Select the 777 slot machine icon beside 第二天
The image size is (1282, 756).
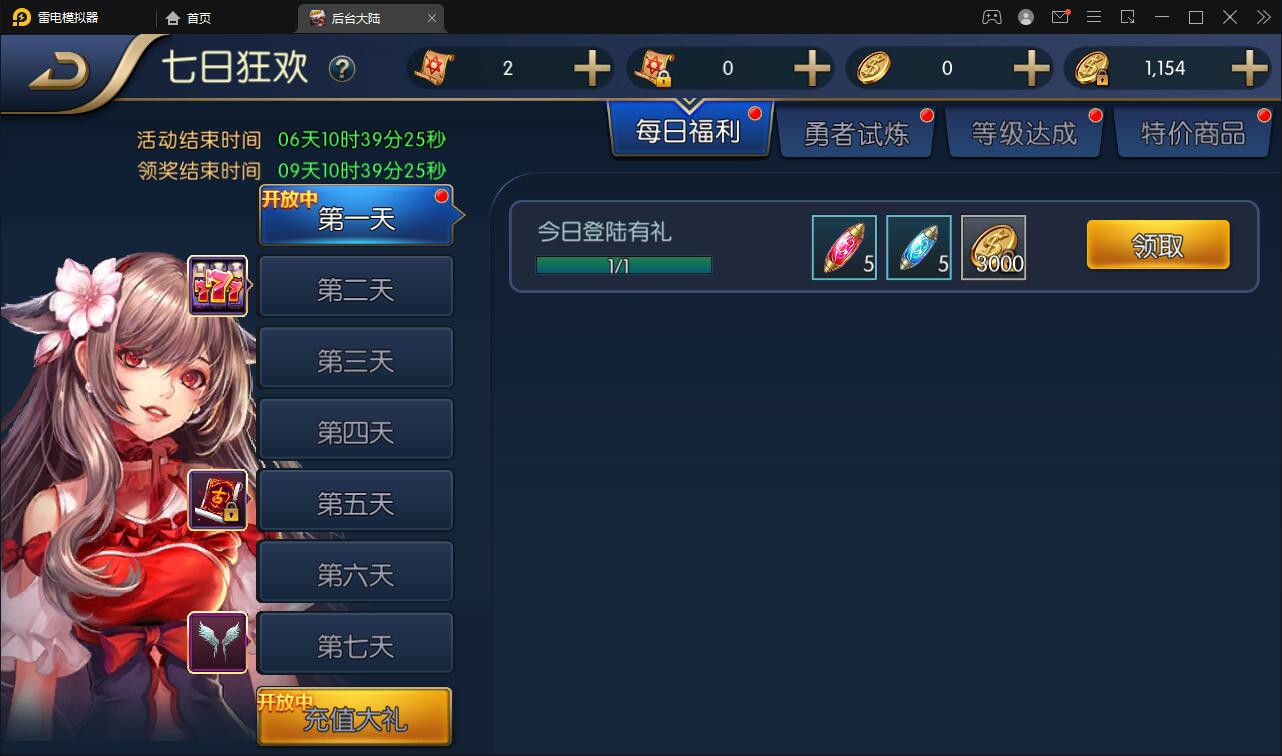218,286
